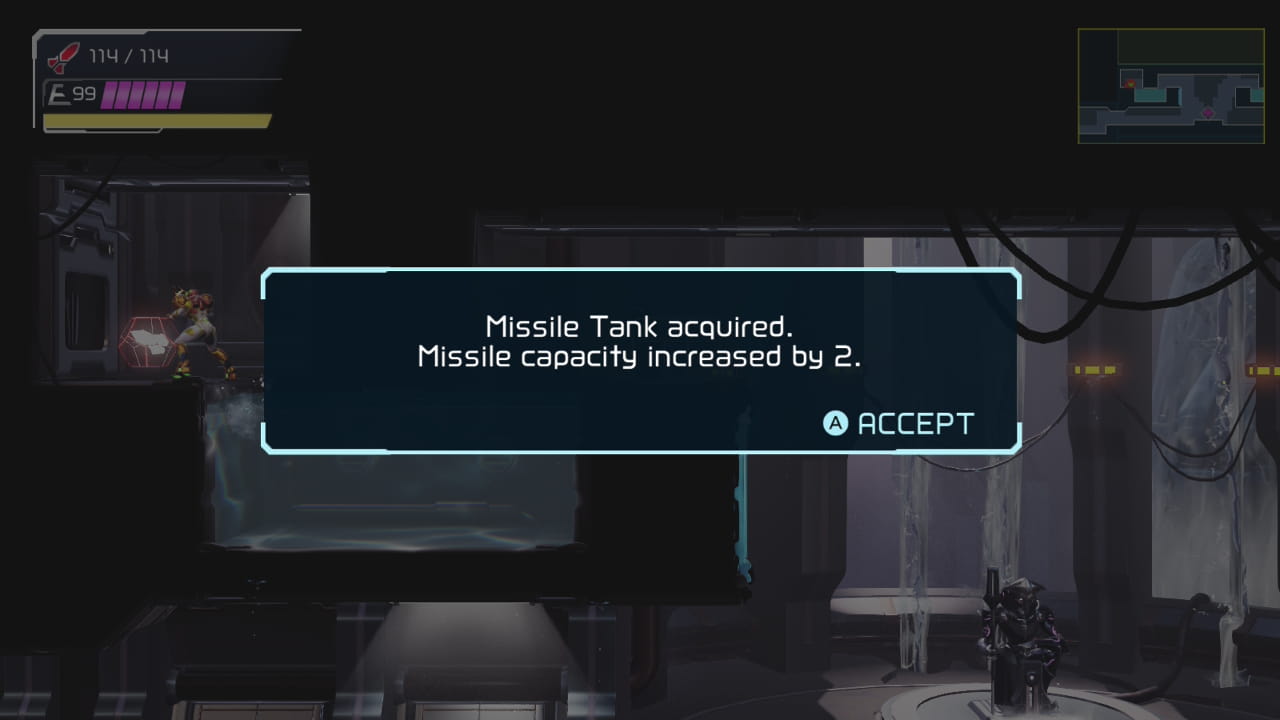Click the red wireframe pickup marker near Samus

coord(145,340)
